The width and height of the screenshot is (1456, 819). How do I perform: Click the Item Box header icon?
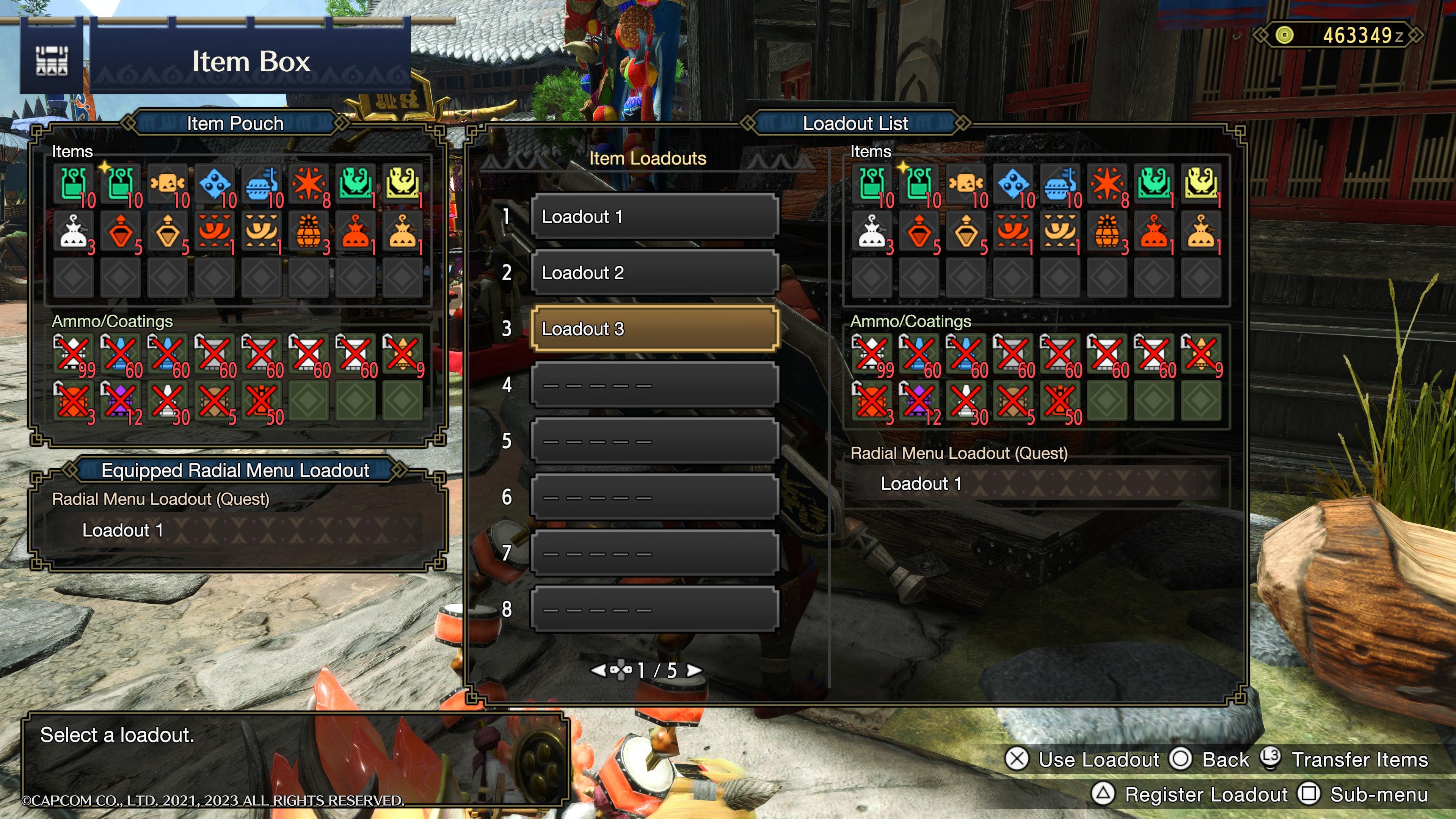click(52, 61)
